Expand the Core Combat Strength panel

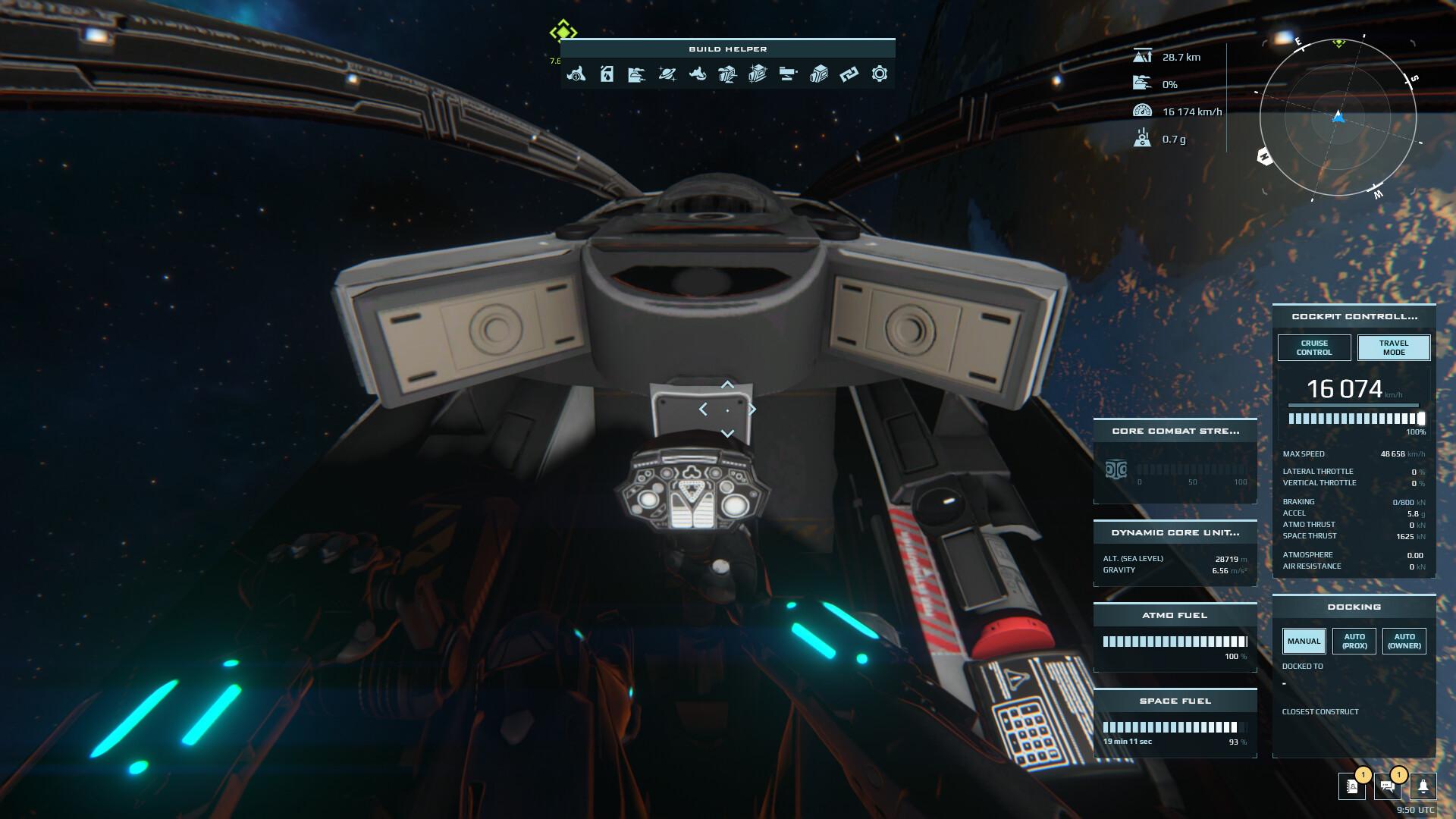(1175, 430)
